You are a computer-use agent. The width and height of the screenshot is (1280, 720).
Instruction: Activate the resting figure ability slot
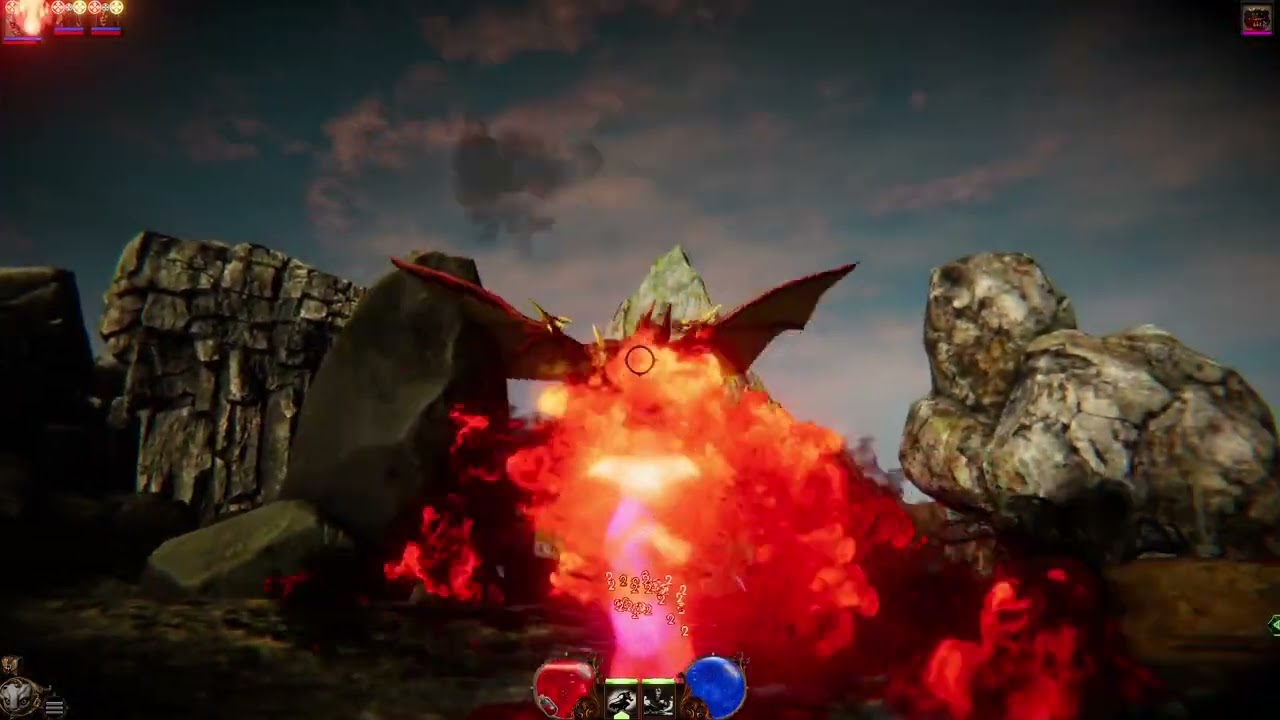click(659, 699)
